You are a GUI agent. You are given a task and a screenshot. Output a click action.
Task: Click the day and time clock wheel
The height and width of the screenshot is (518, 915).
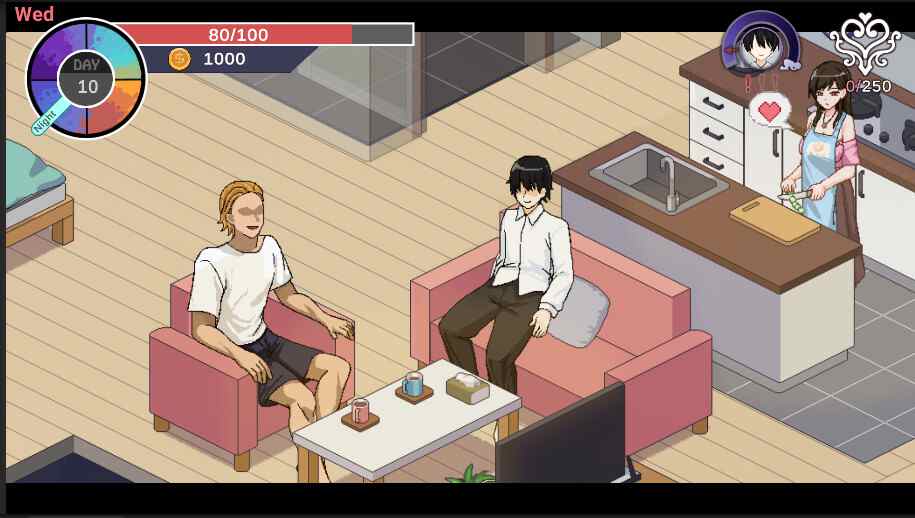click(86, 78)
